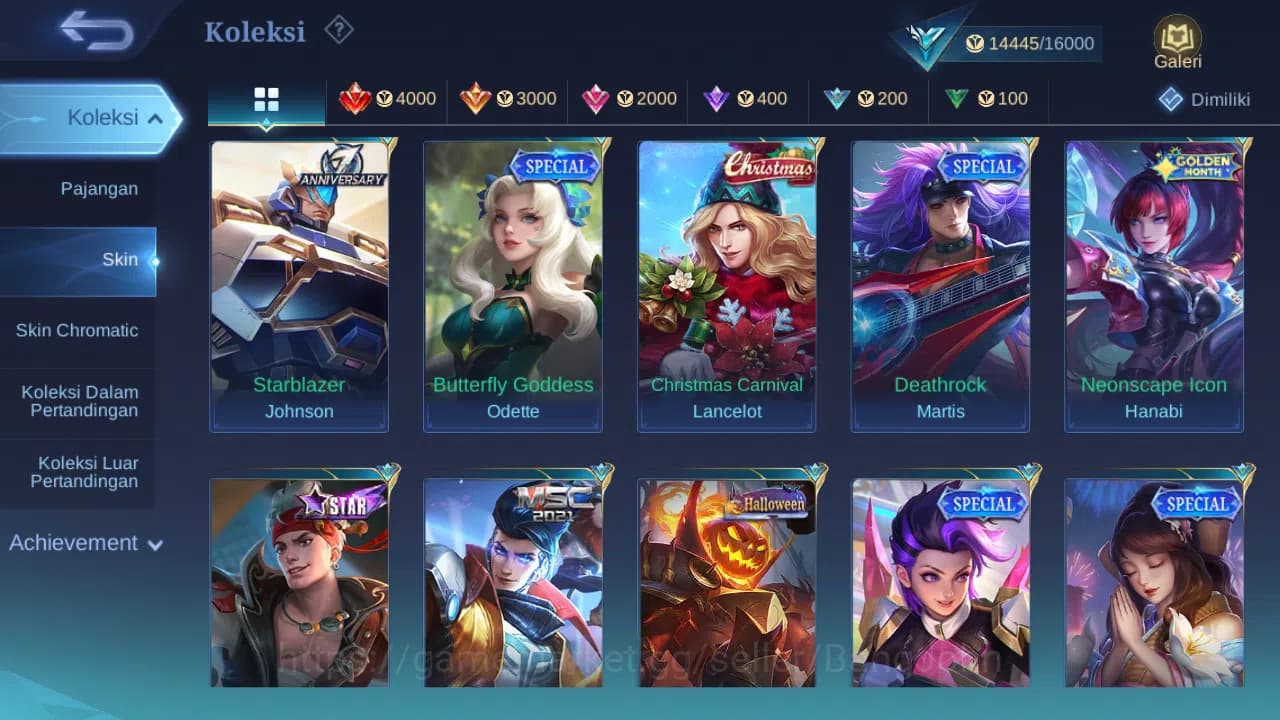
Task: Toggle the pink 2000 ticket filter
Action: 597,99
